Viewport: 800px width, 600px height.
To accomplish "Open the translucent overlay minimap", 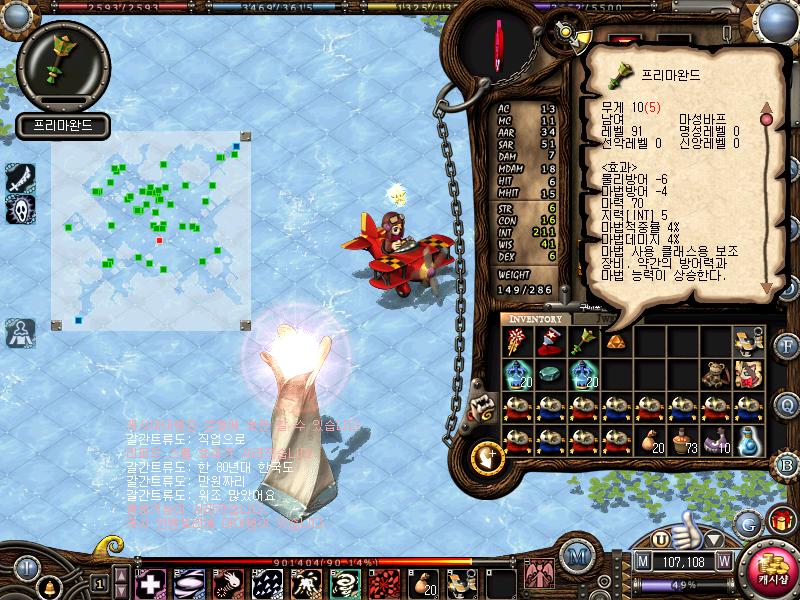I will (151, 228).
